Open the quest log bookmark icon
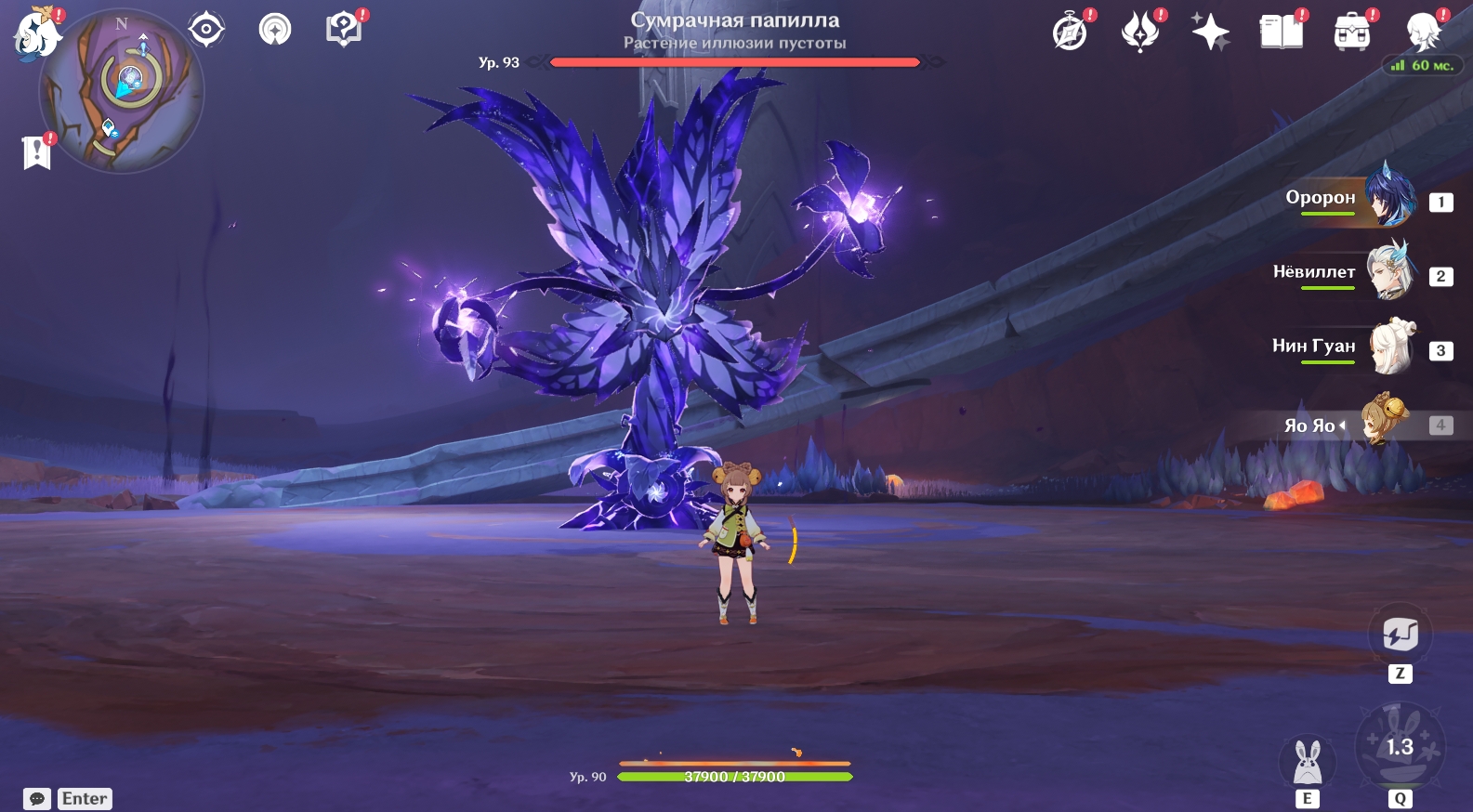Viewport: 1473px width, 812px height. (36, 151)
